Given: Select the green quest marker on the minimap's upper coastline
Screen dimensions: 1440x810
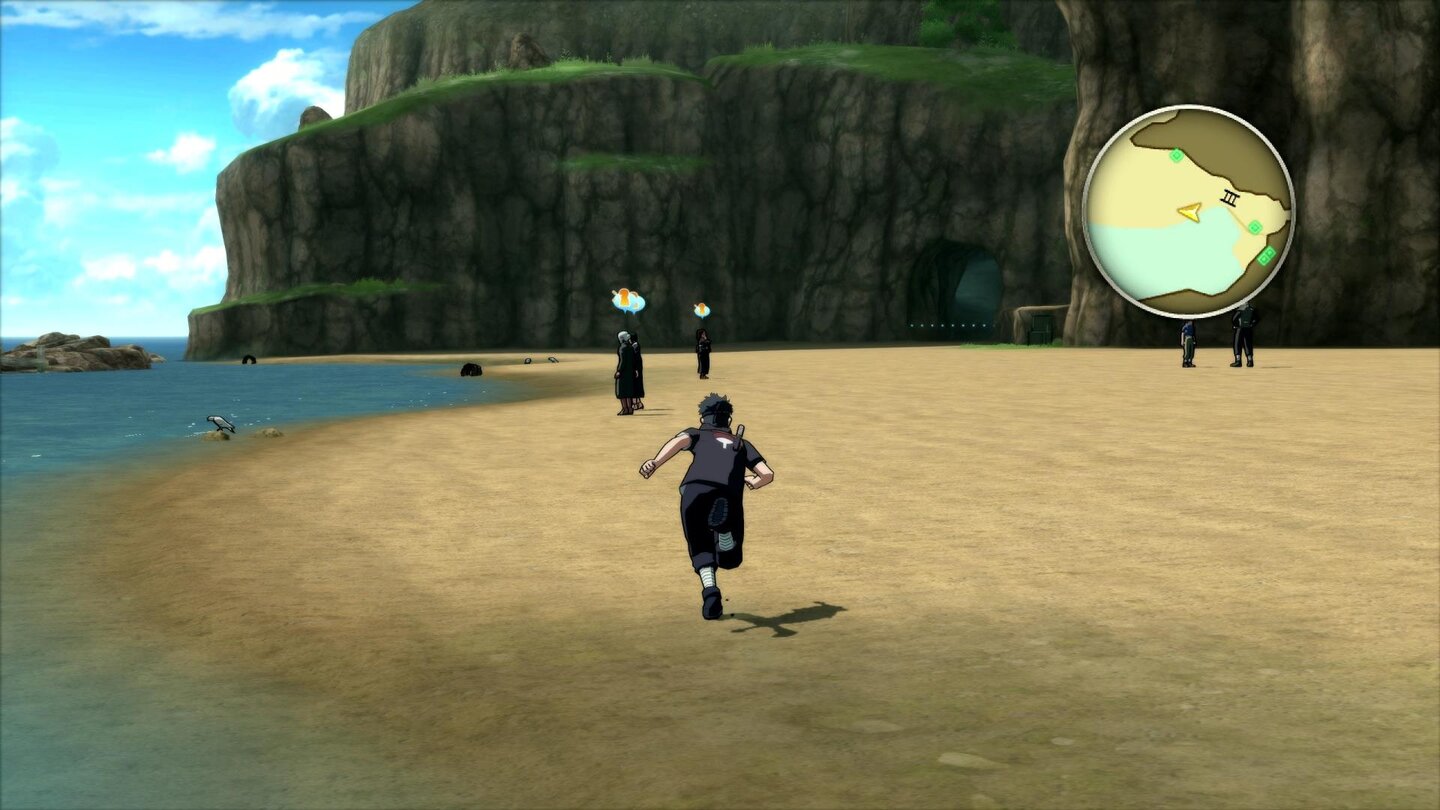Looking at the screenshot, I should tap(1176, 156).
